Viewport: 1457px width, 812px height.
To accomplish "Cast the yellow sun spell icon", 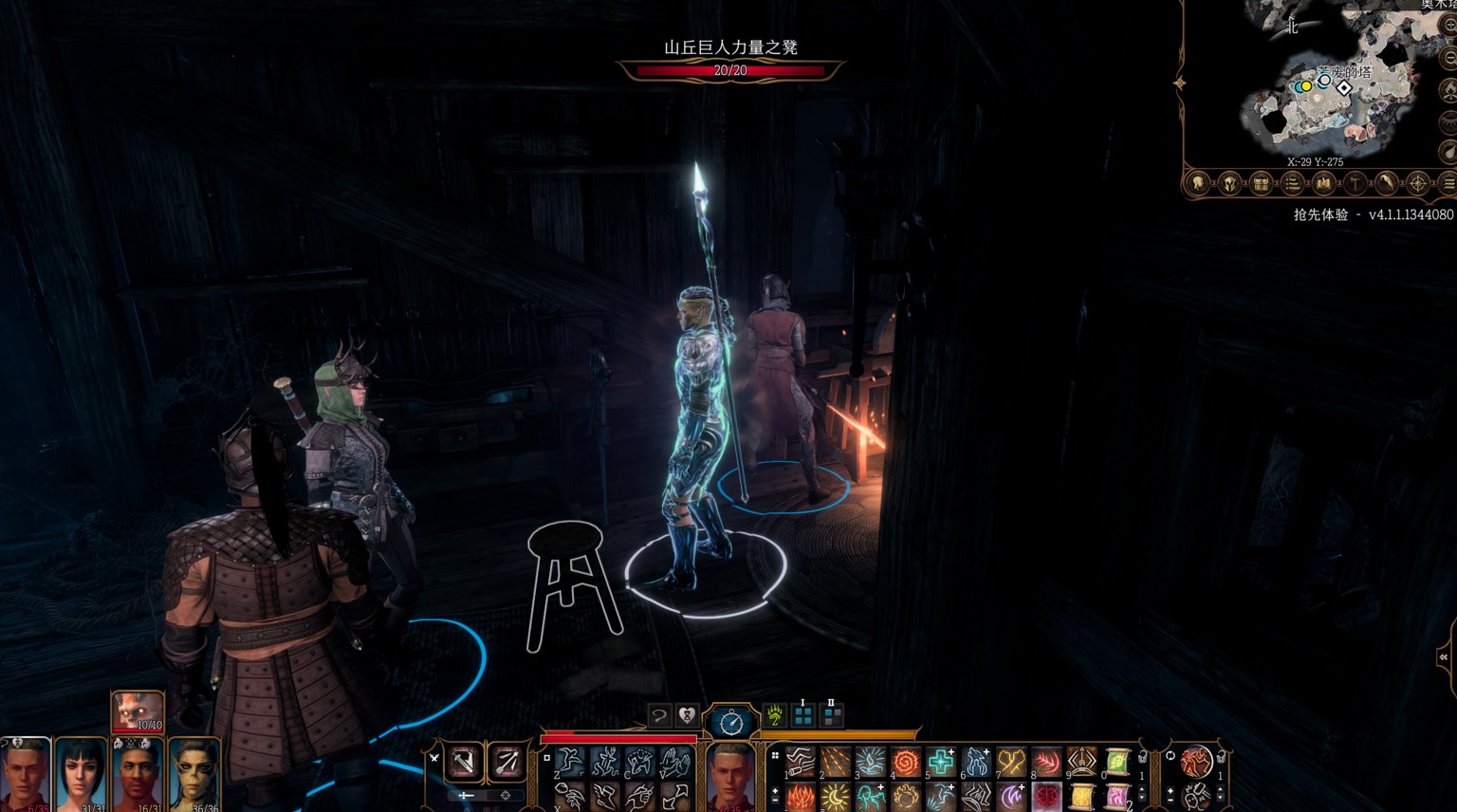I will click(835, 795).
